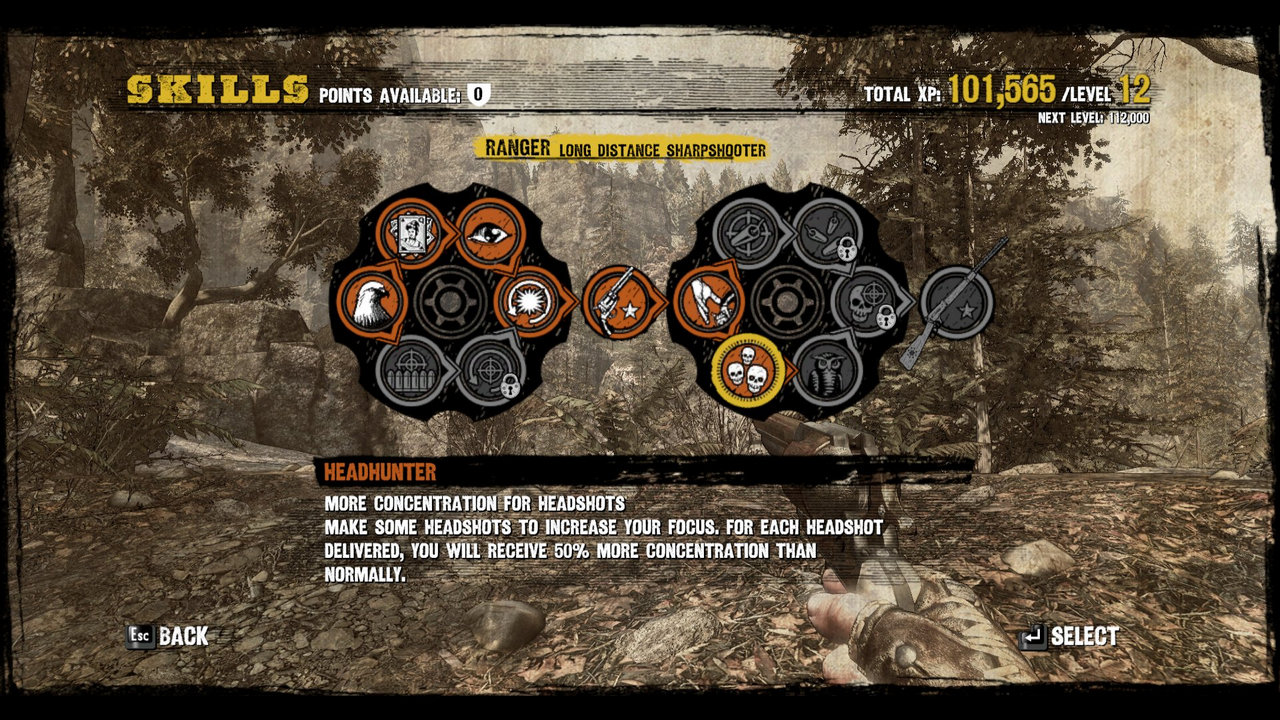
Task: Select the hand with revolver skill
Action: pos(708,301)
